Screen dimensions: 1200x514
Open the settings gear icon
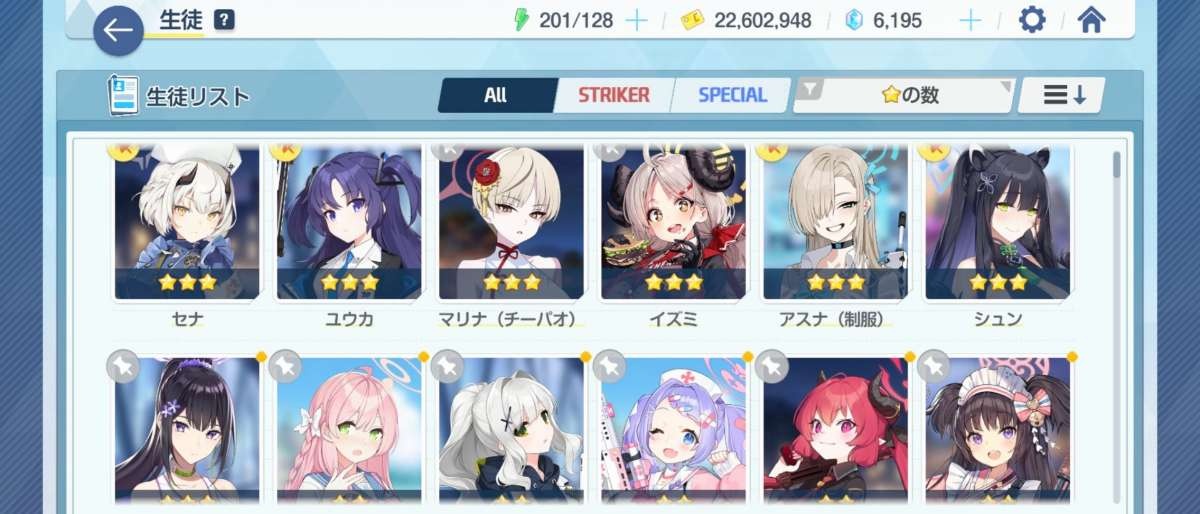tap(1031, 20)
